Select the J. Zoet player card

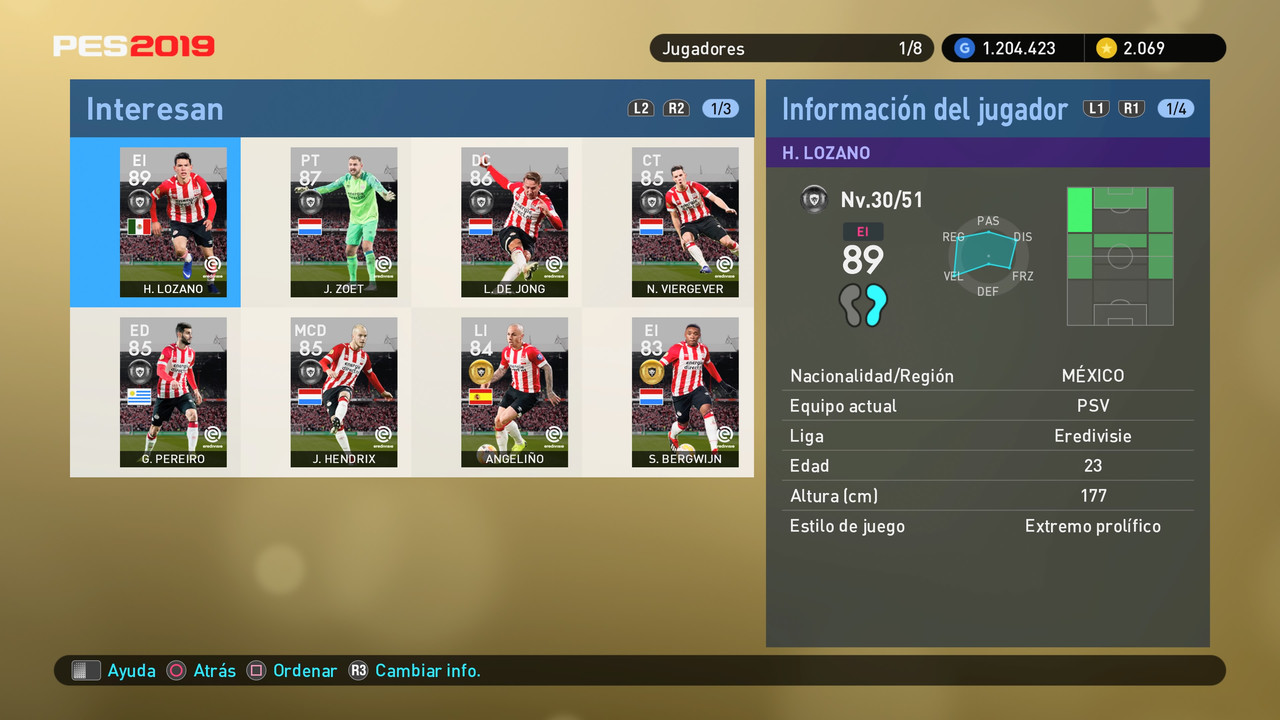coord(344,222)
